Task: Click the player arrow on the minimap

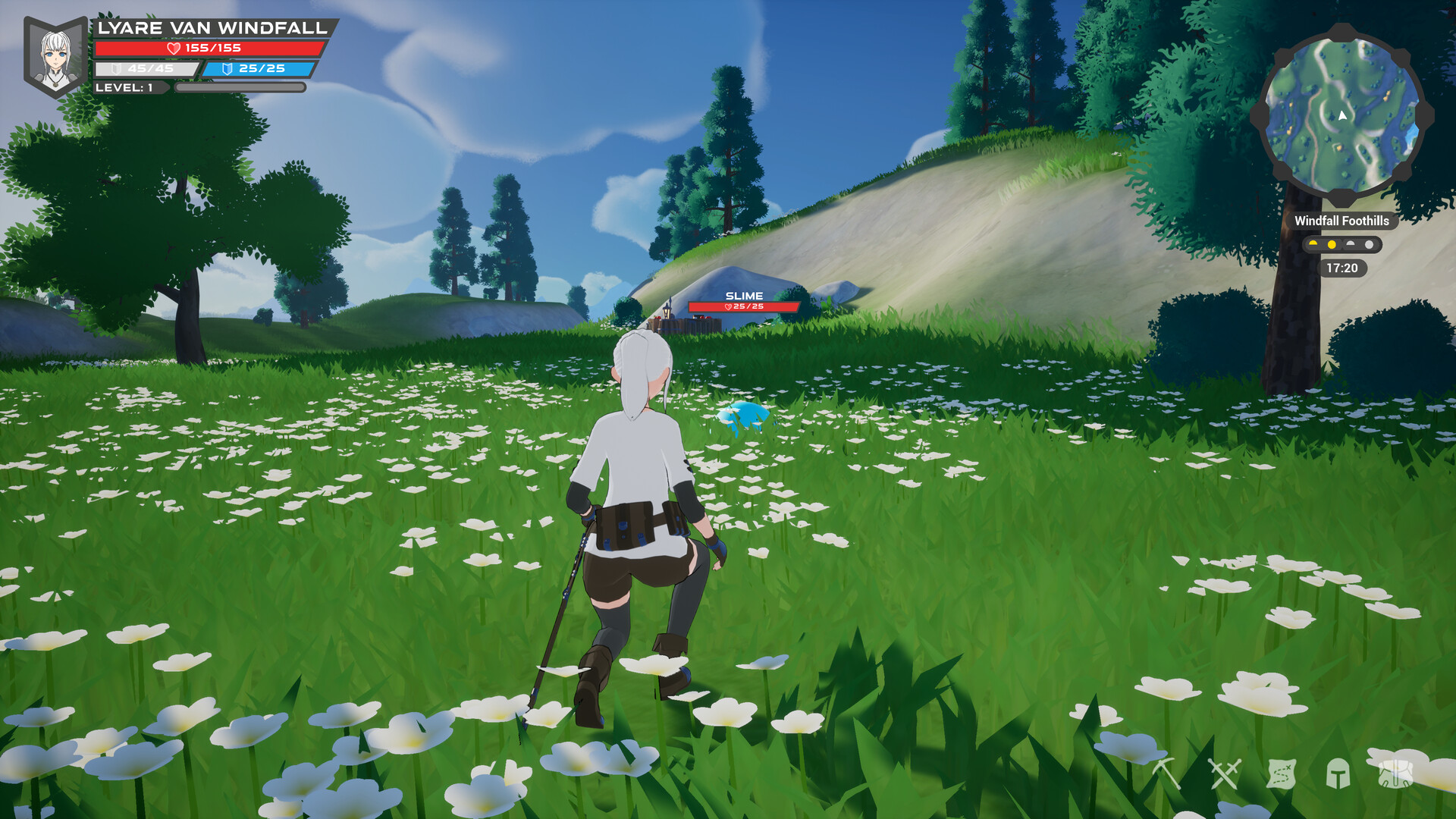Action: pyautogui.click(x=1341, y=115)
